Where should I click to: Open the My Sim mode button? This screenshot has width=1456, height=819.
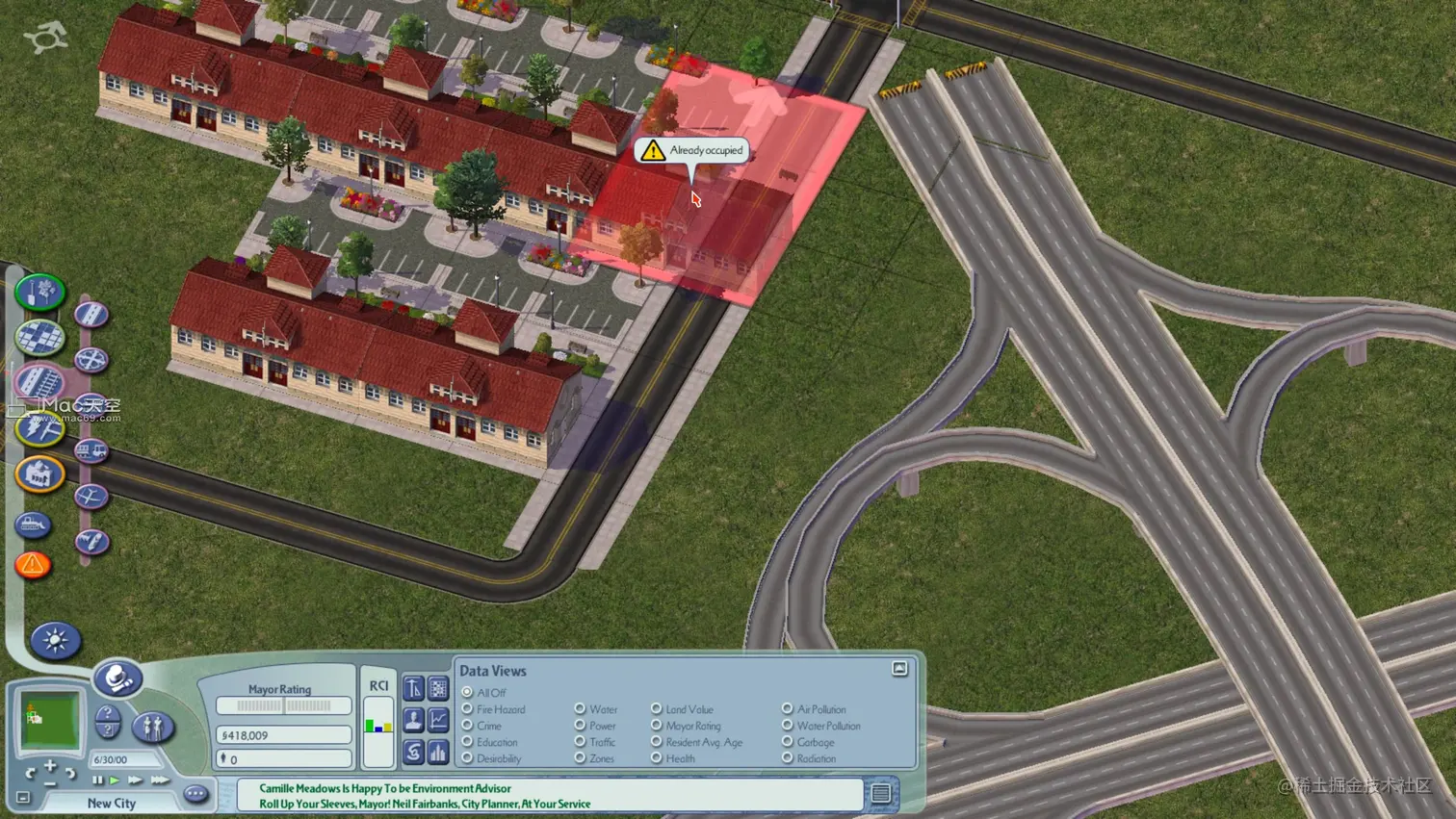(x=152, y=727)
